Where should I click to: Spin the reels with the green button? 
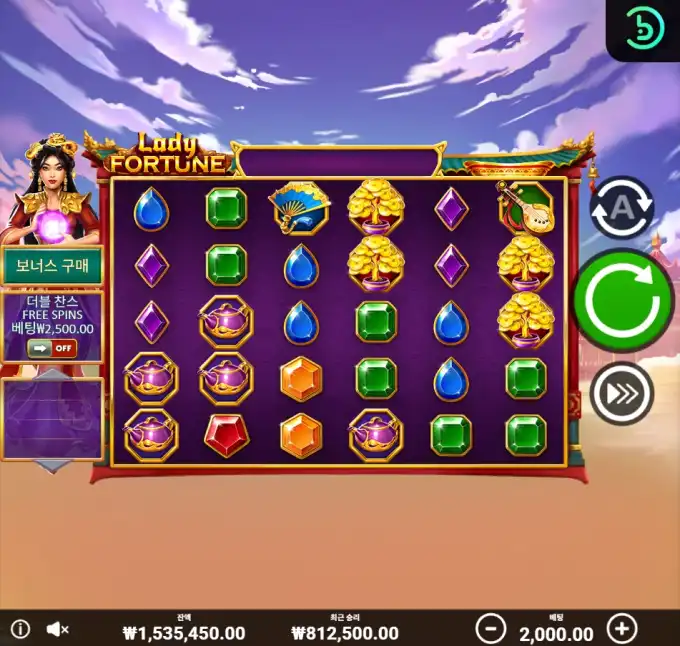pyautogui.click(x=622, y=301)
